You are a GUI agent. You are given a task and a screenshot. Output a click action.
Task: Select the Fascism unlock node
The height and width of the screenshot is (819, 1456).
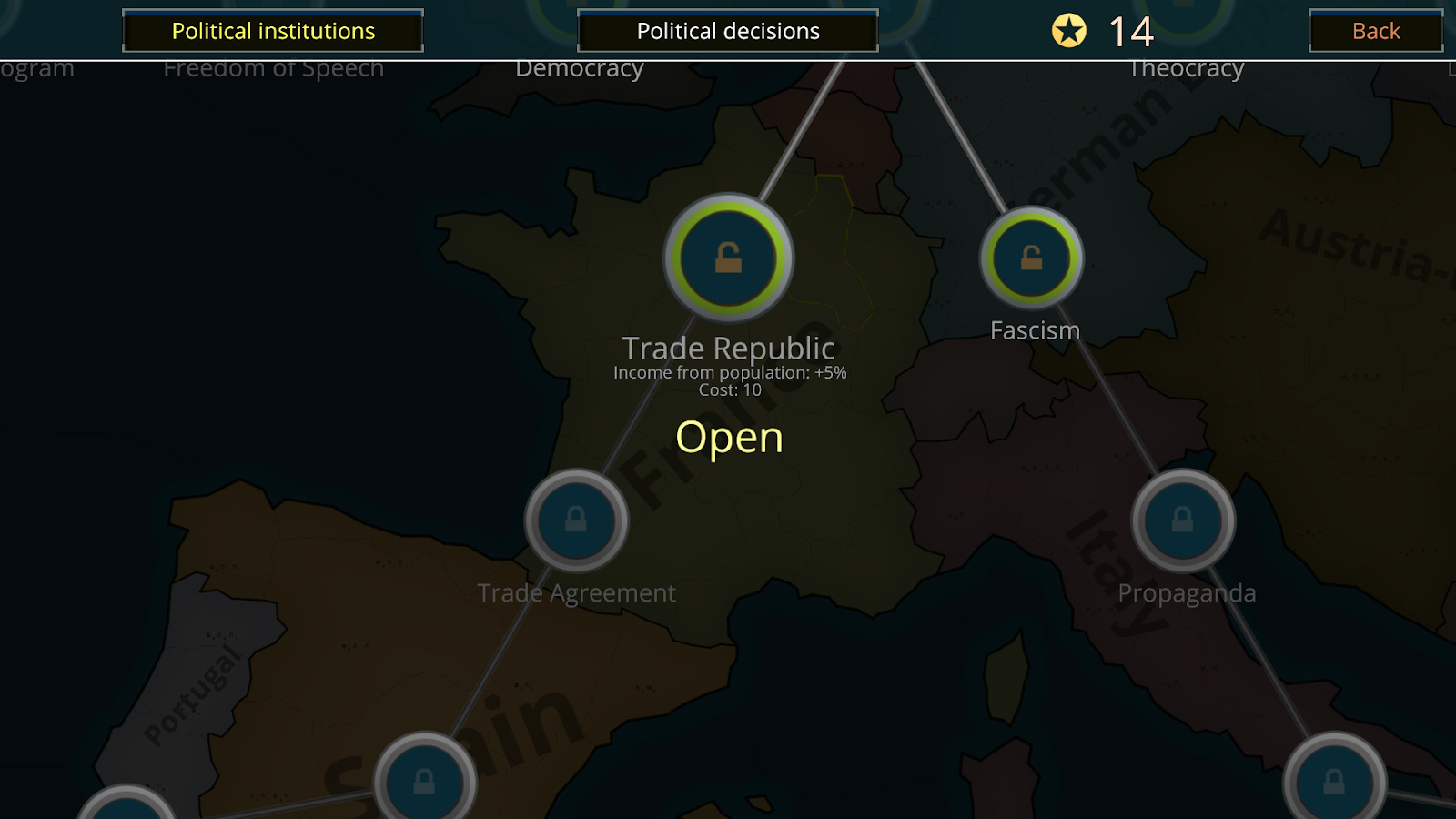pyautogui.click(x=1031, y=258)
